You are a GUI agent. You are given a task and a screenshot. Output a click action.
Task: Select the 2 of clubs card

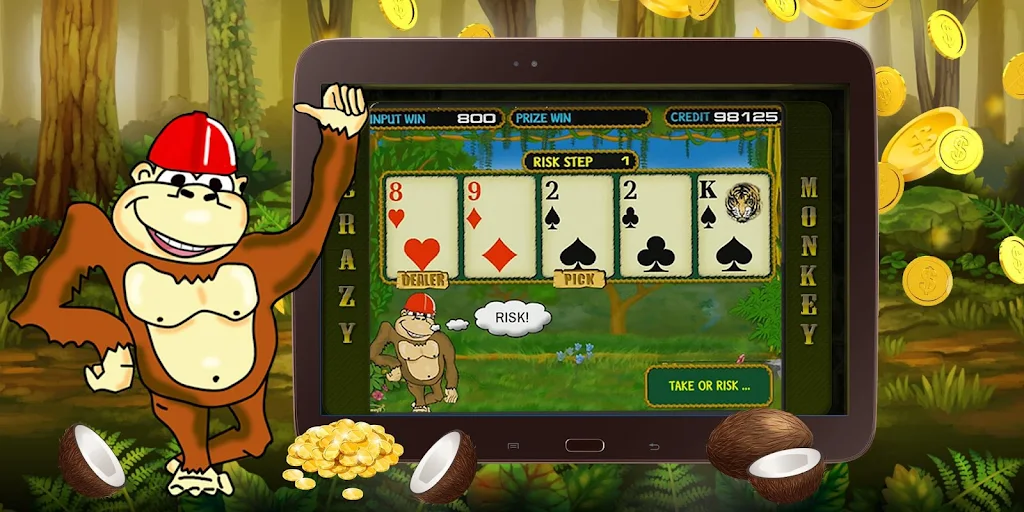click(x=655, y=225)
